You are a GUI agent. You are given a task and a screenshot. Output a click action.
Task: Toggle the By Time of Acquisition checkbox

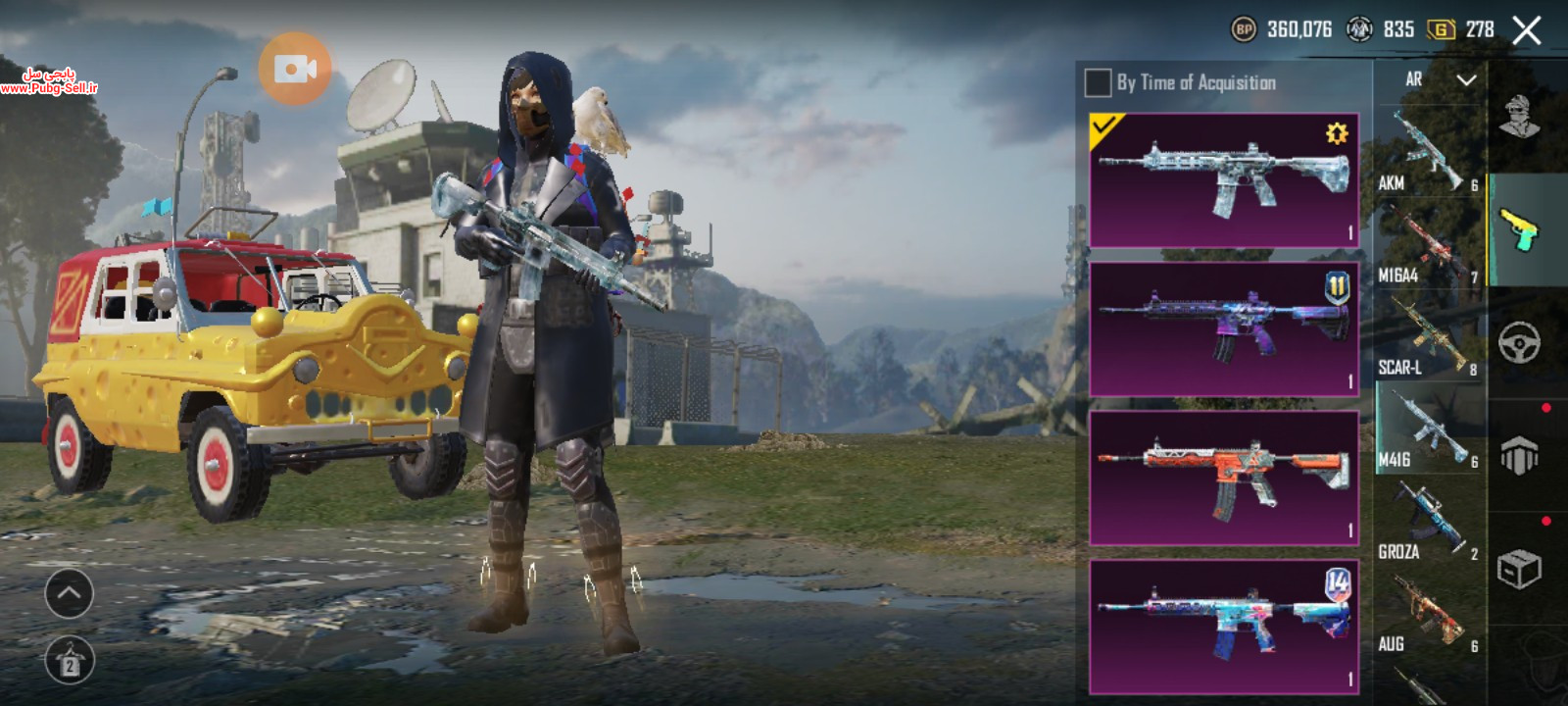pos(1098,83)
